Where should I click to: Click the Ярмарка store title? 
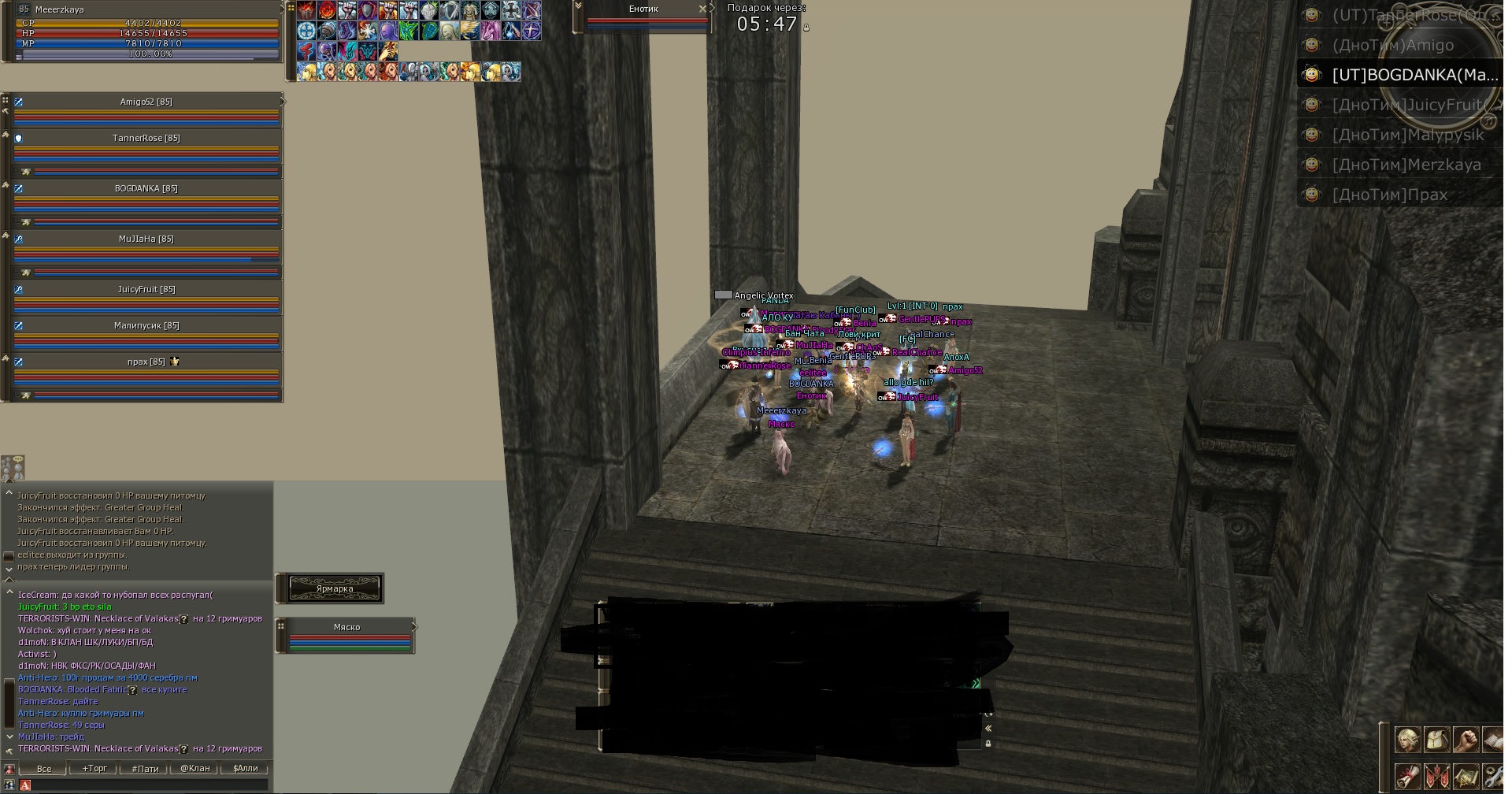334,588
